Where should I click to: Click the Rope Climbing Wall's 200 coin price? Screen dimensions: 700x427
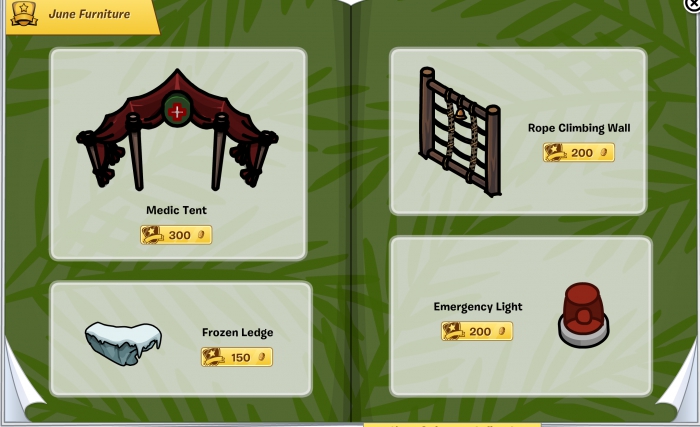[578, 153]
